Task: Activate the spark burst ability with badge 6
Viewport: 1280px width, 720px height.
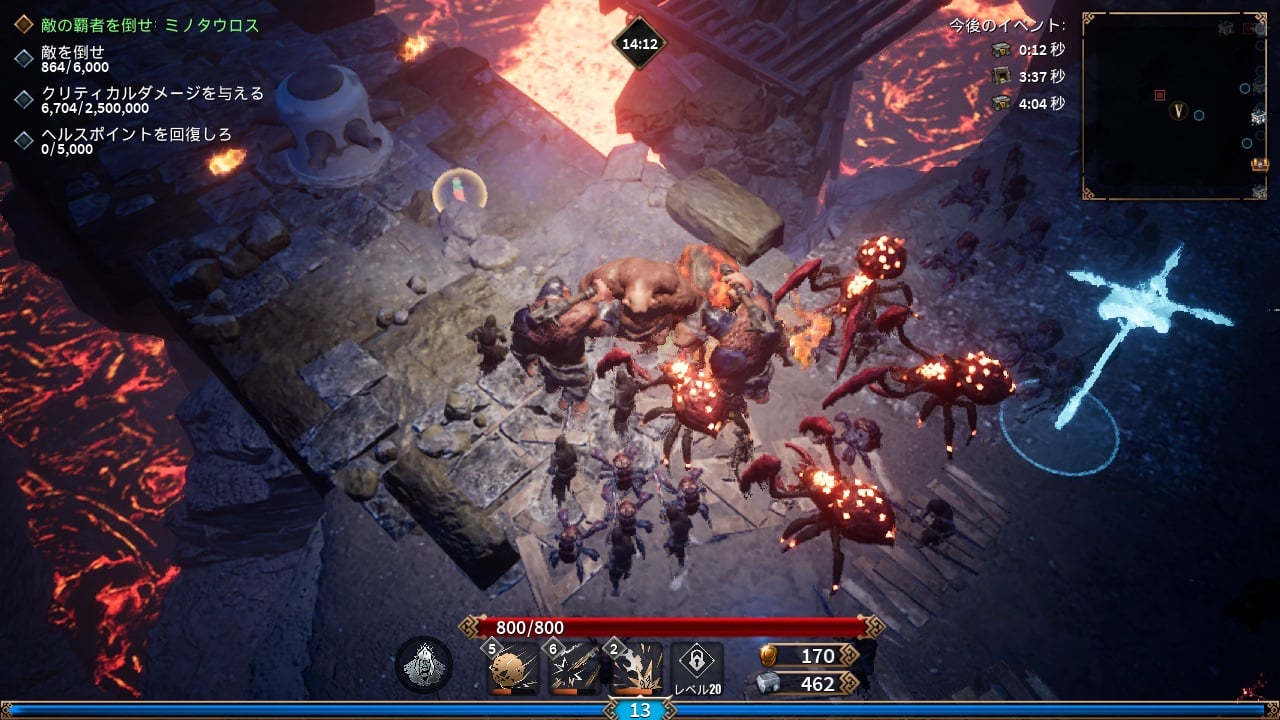Action: [x=574, y=668]
